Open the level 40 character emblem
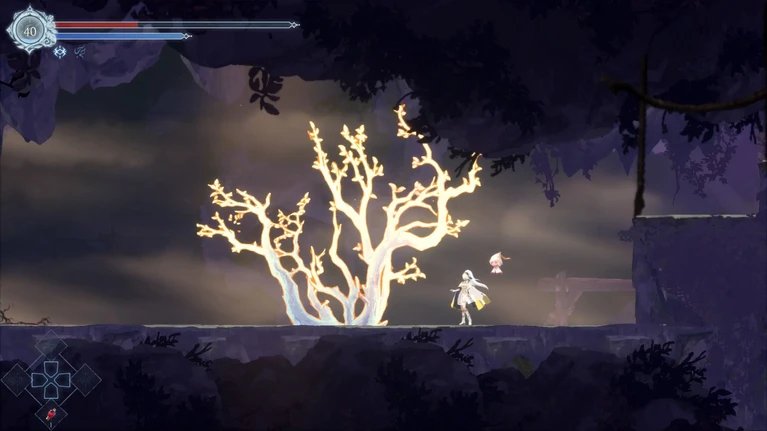The width and height of the screenshot is (767, 431). pos(29,30)
